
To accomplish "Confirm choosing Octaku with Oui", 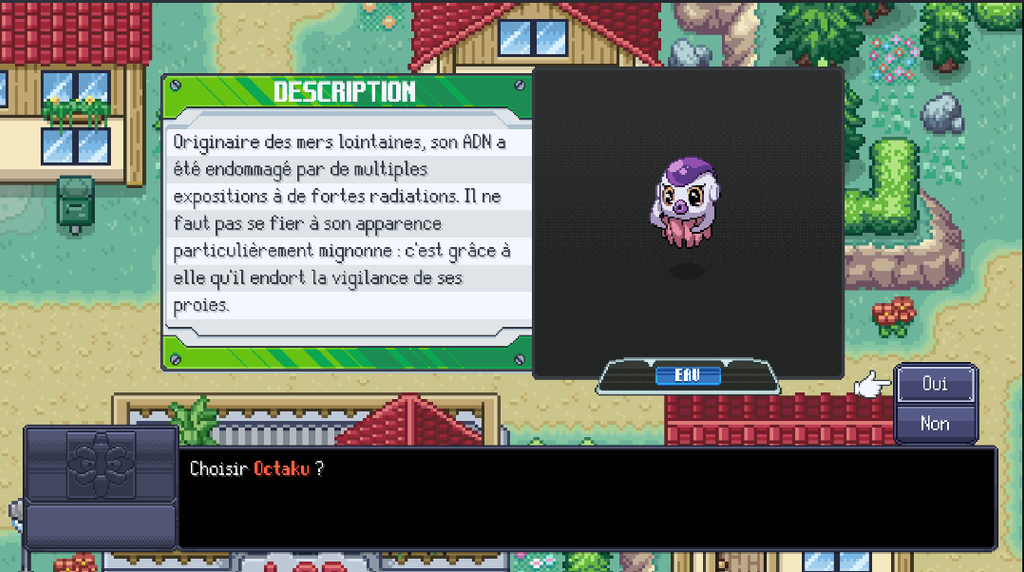I will (x=934, y=384).
